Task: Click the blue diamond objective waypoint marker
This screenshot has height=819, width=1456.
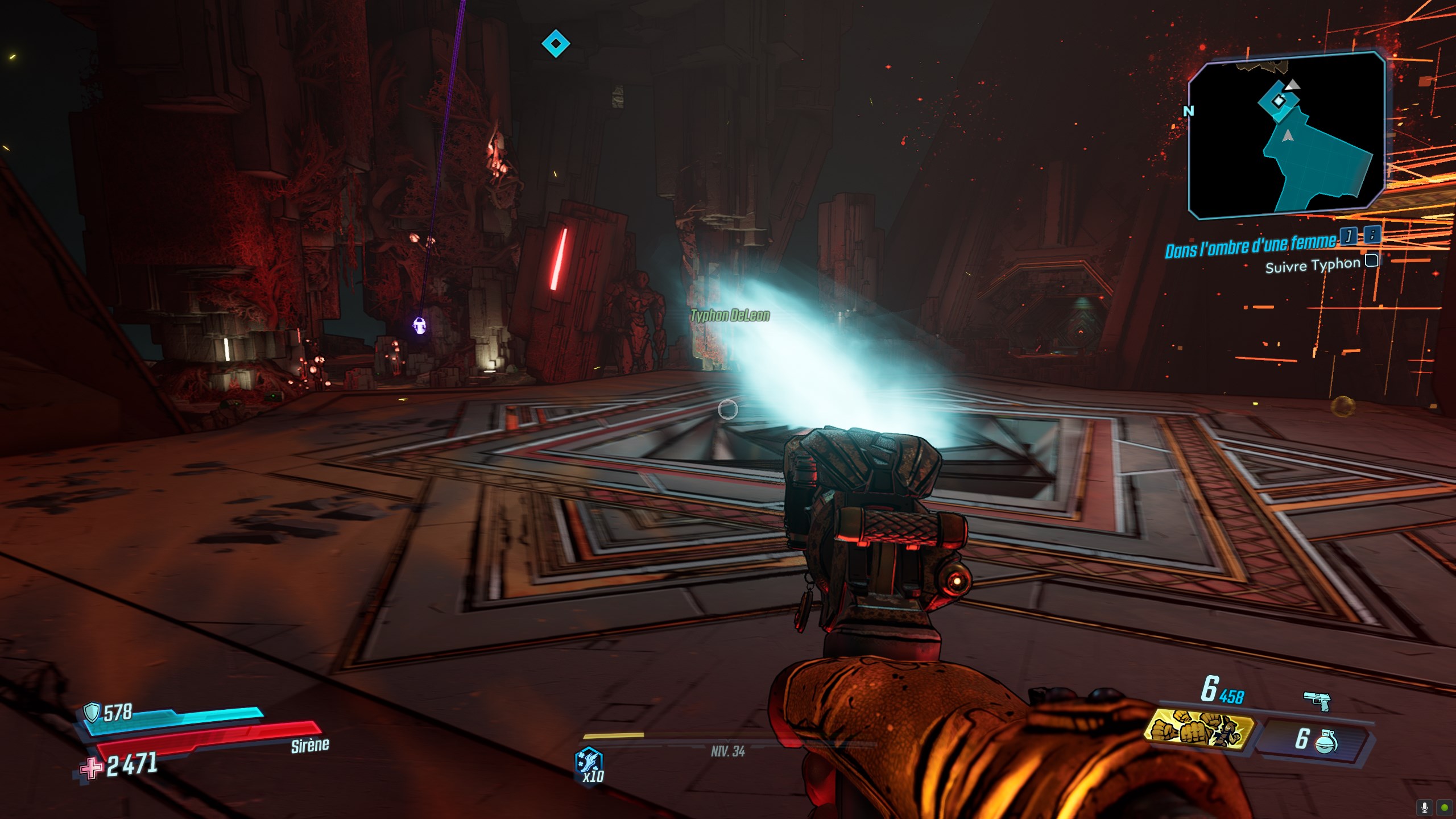Action: pos(556,44)
